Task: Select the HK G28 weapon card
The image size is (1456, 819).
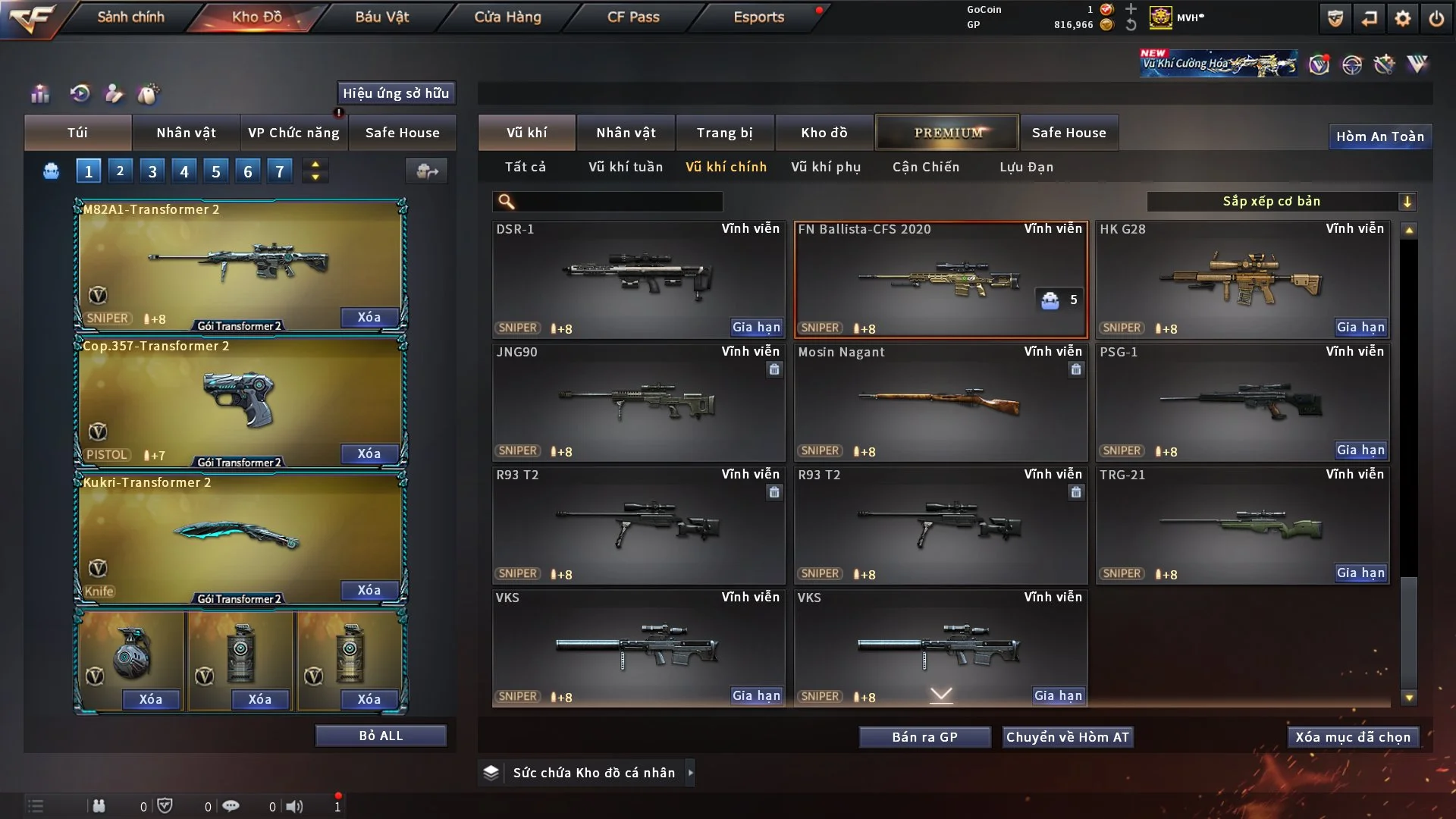Action: 1242,279
